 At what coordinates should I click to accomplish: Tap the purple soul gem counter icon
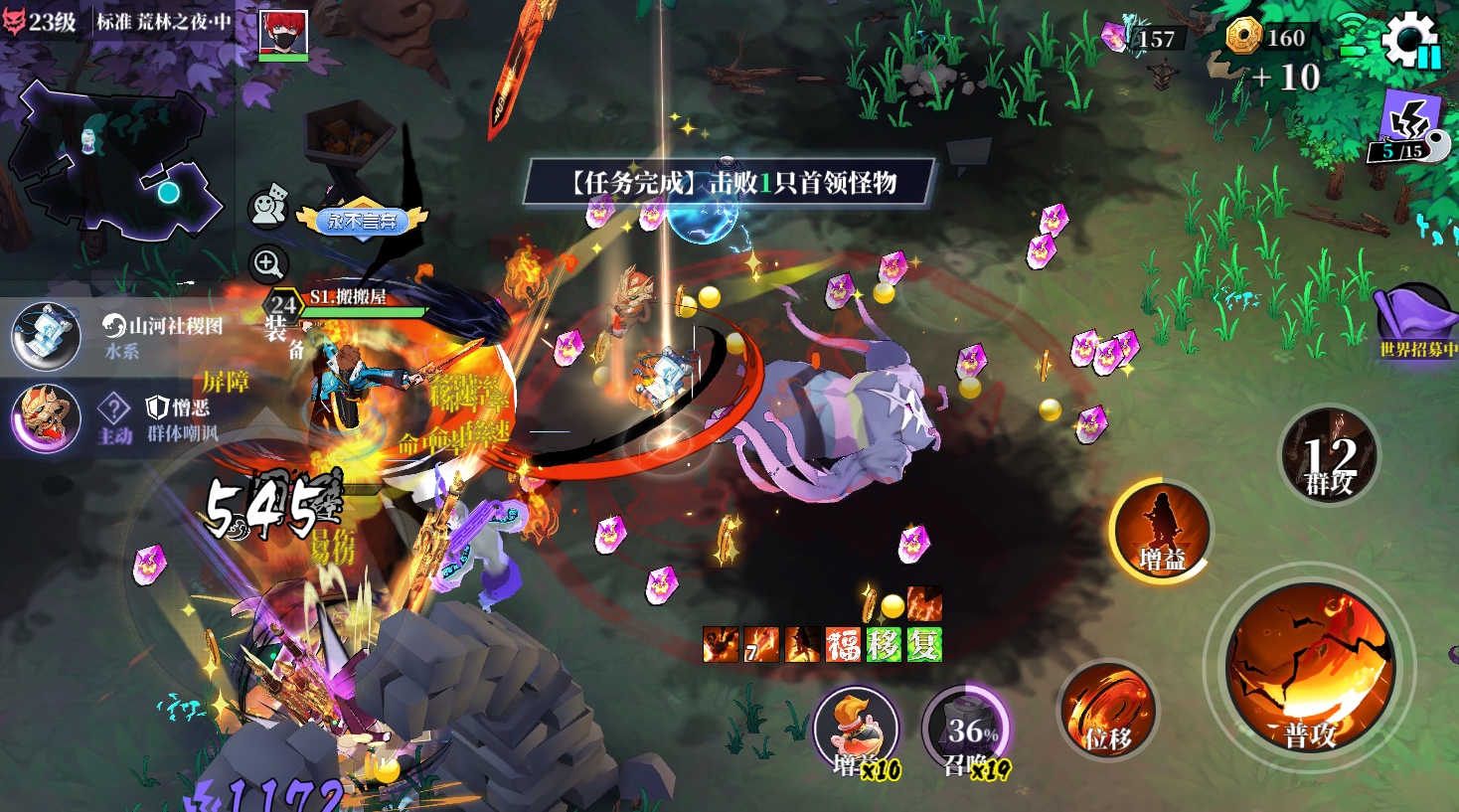pos(1115,38)
